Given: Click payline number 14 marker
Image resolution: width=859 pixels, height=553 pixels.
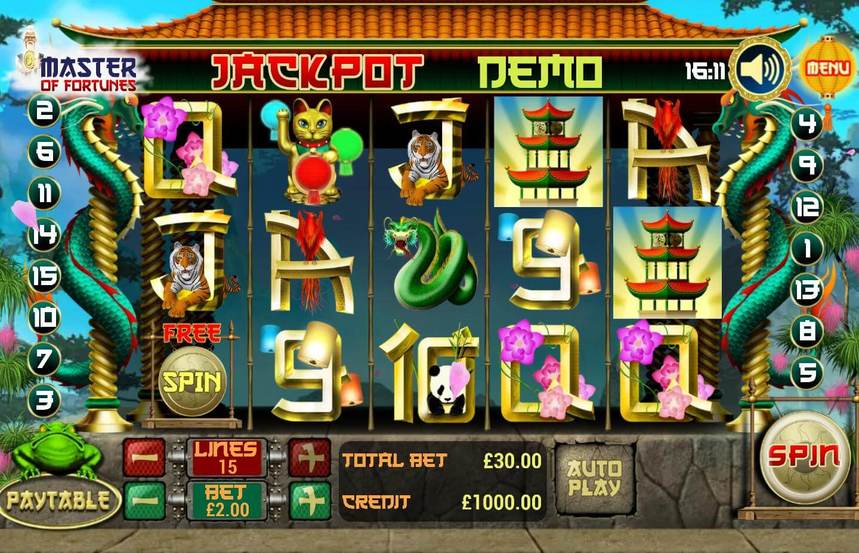Looking at the screenshot, I should 46,234.
